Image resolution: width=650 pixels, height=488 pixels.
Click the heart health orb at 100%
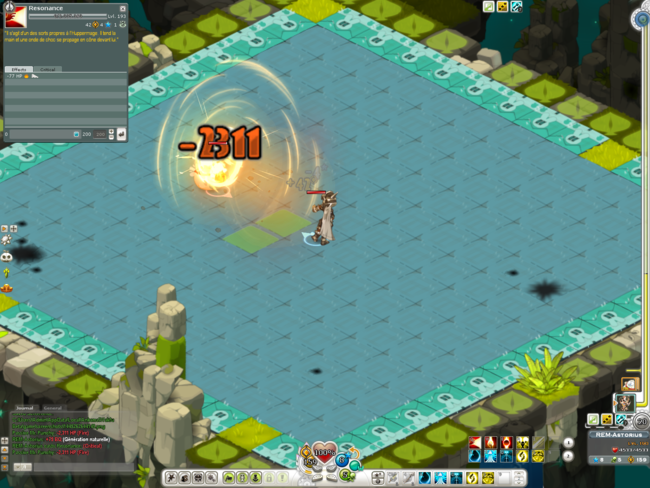(x=324, y=456)
